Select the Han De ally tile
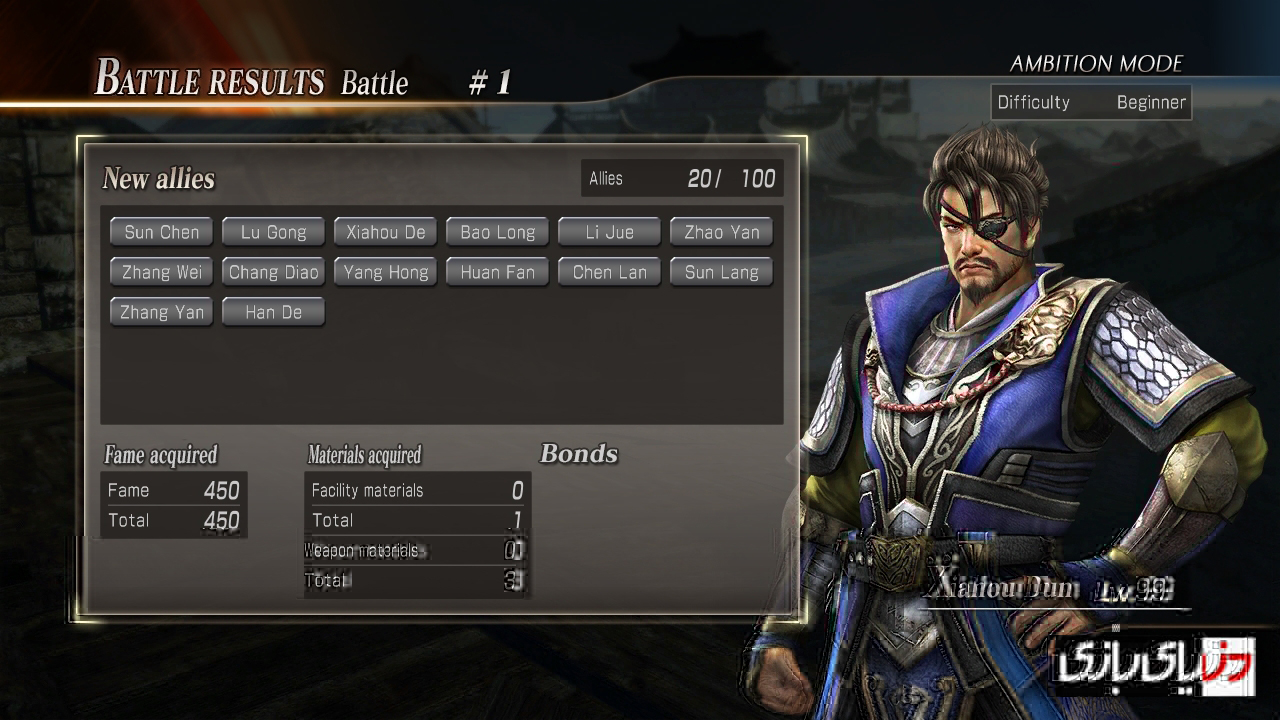Viewport: 1280px width, 720px height. pyautogui.click(x=273, y=312)
